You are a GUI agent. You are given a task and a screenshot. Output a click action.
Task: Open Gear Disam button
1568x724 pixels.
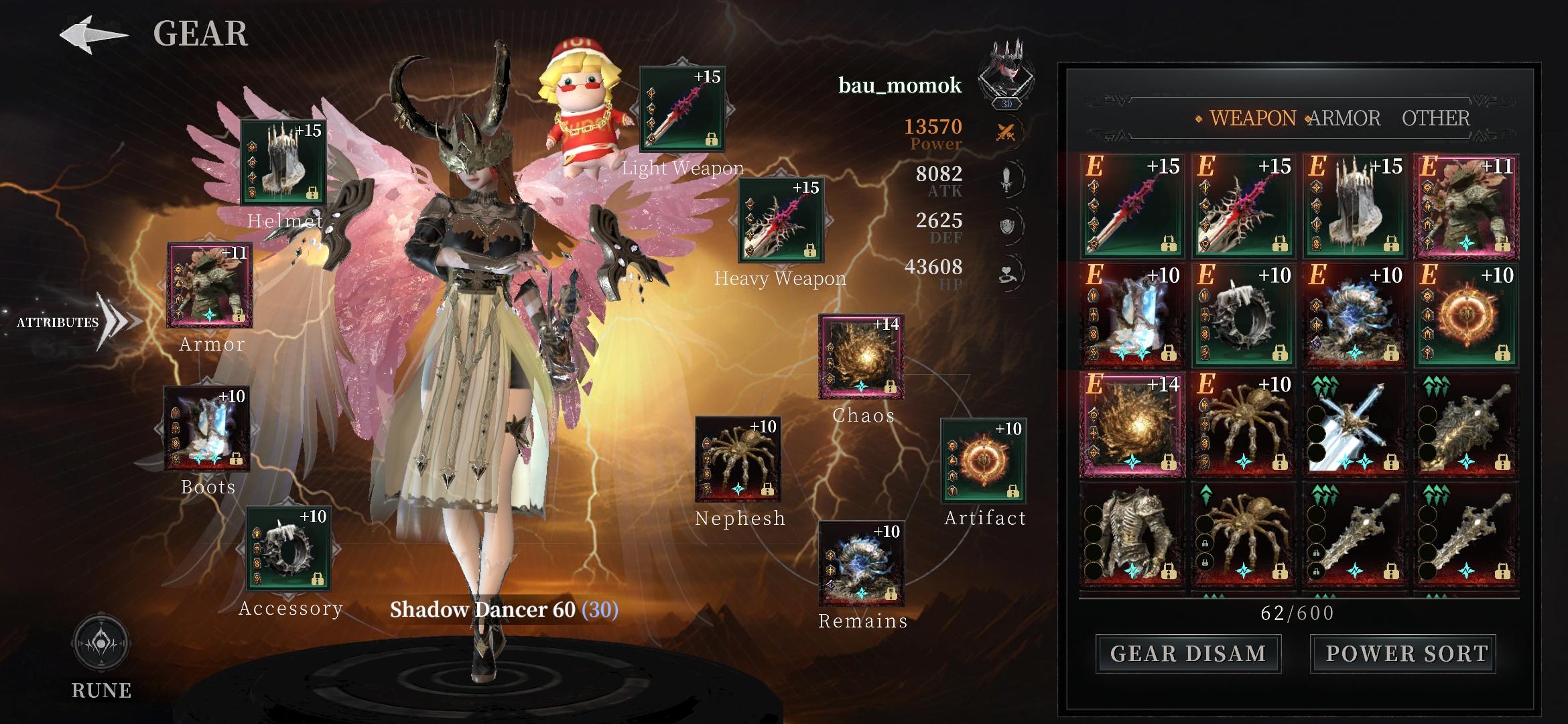coord(1188,654)
